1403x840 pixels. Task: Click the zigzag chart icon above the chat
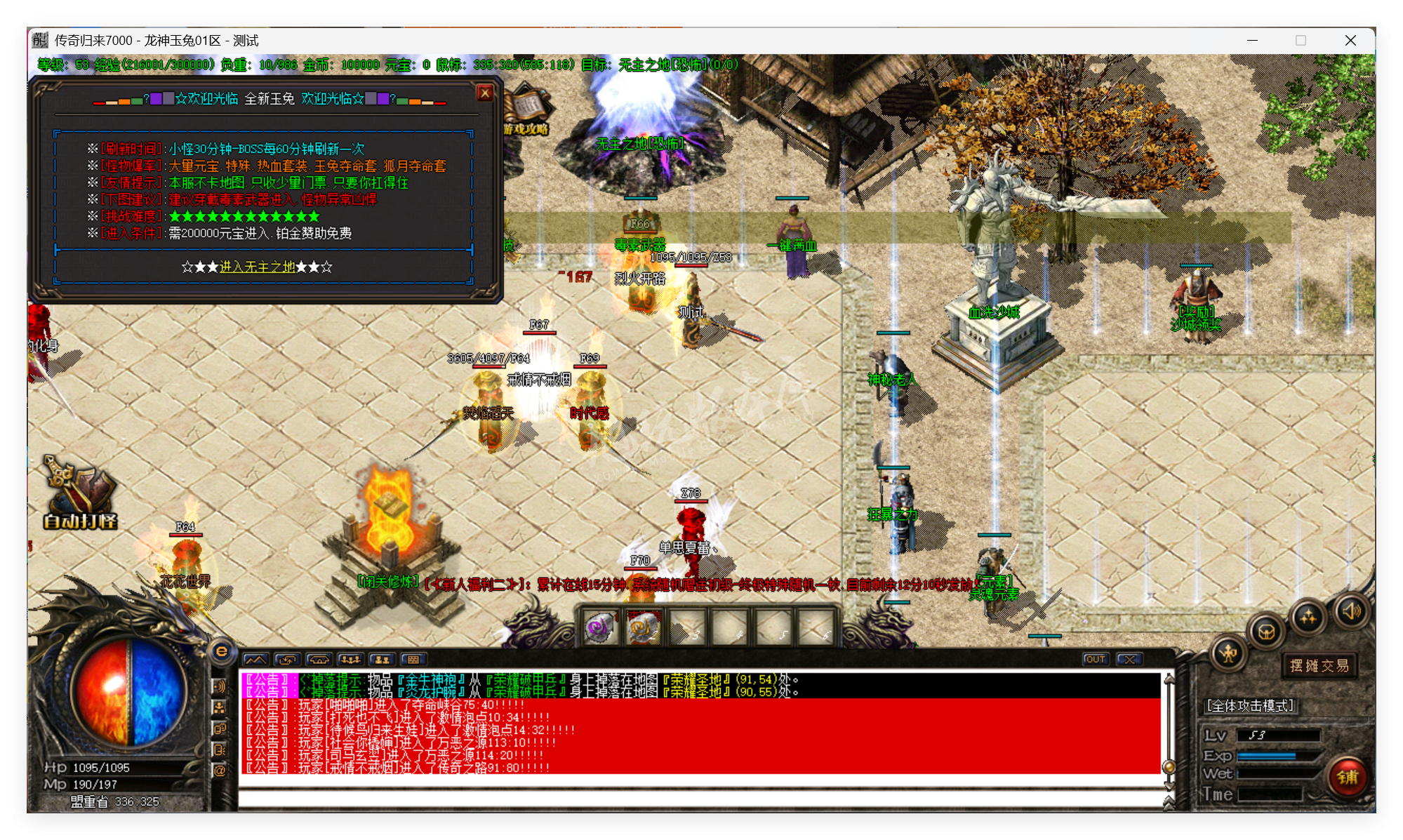click(255, 660)
